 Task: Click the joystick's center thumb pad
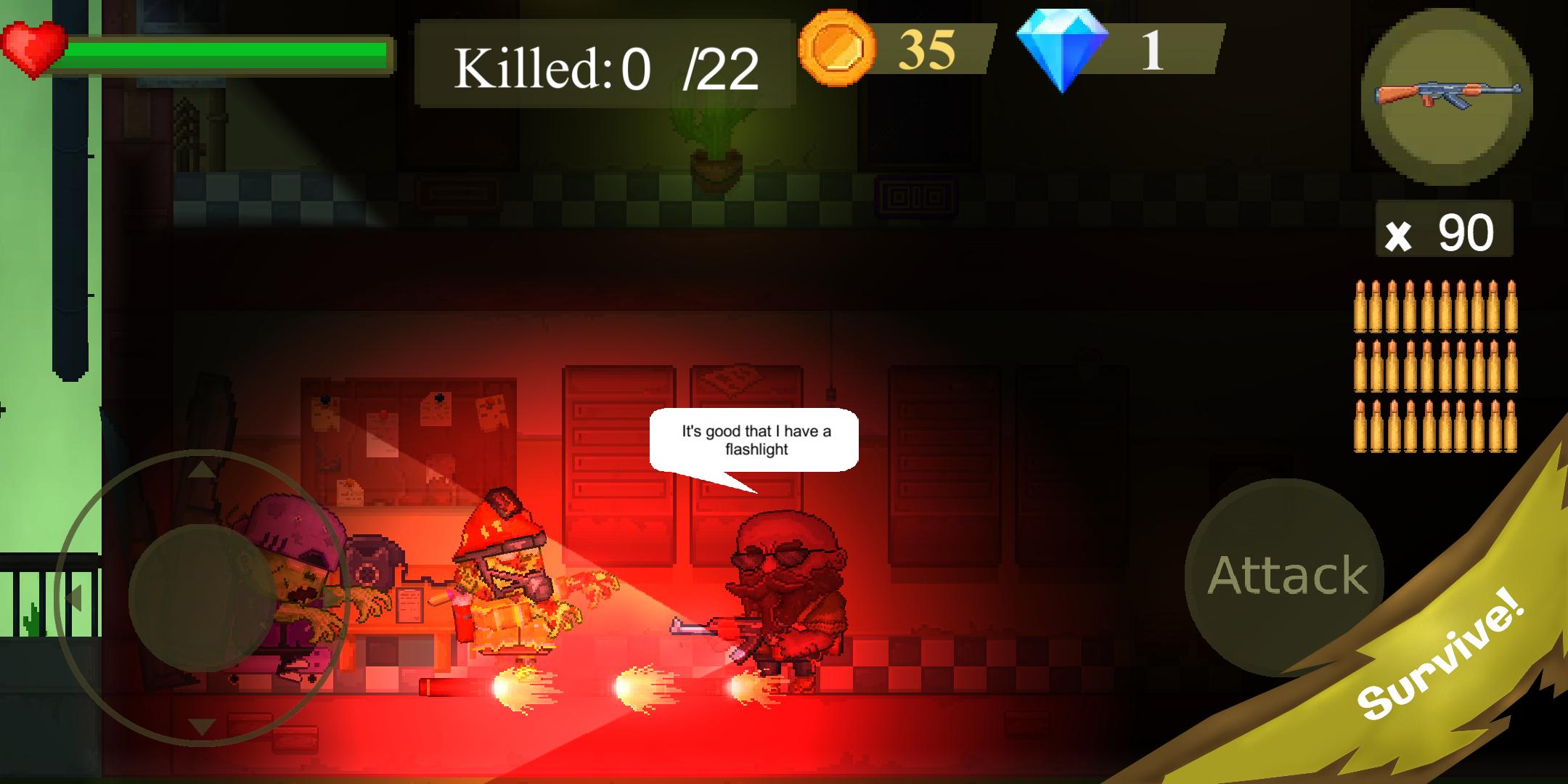point(202,597)
